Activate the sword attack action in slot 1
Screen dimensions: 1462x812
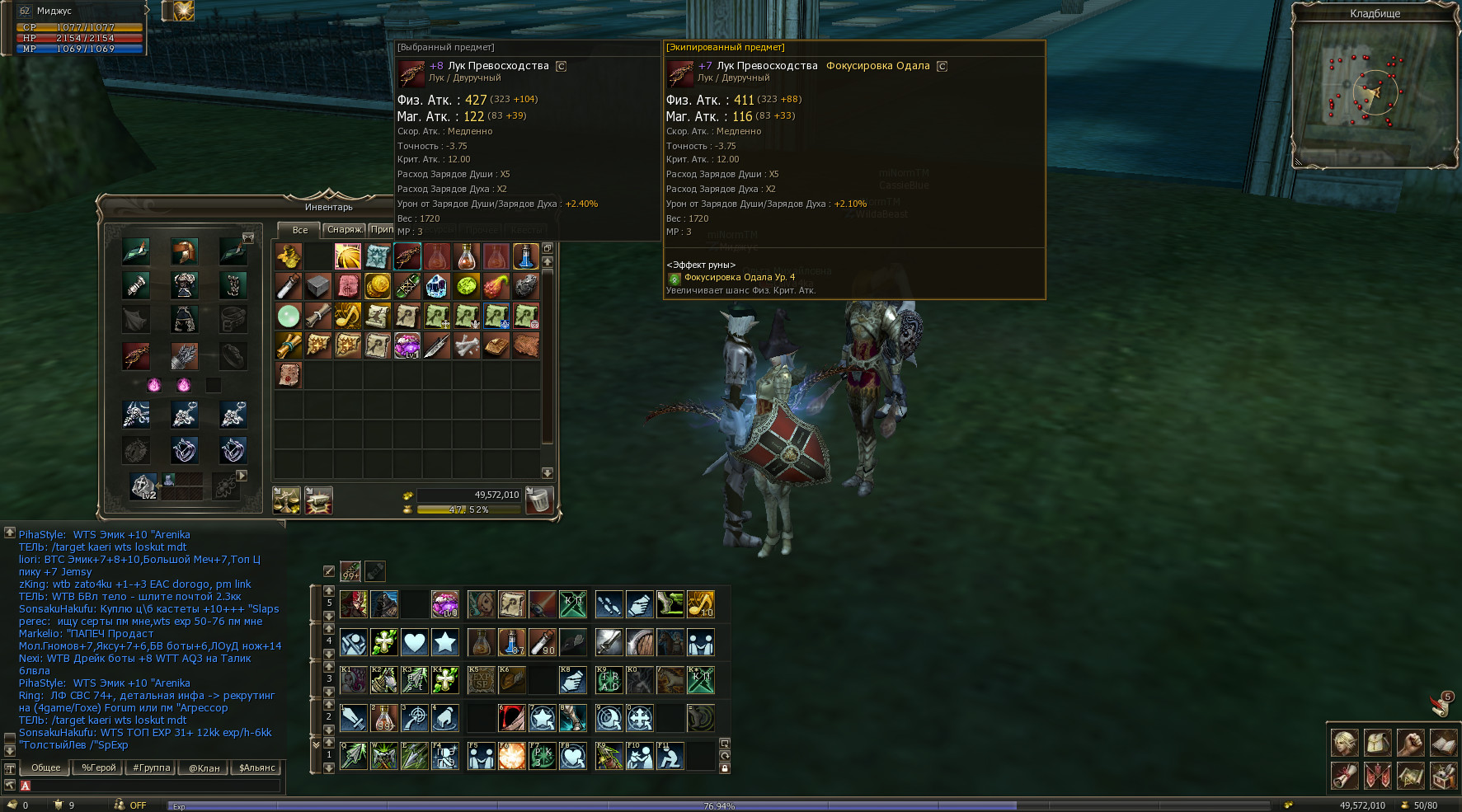coord(353,718)
